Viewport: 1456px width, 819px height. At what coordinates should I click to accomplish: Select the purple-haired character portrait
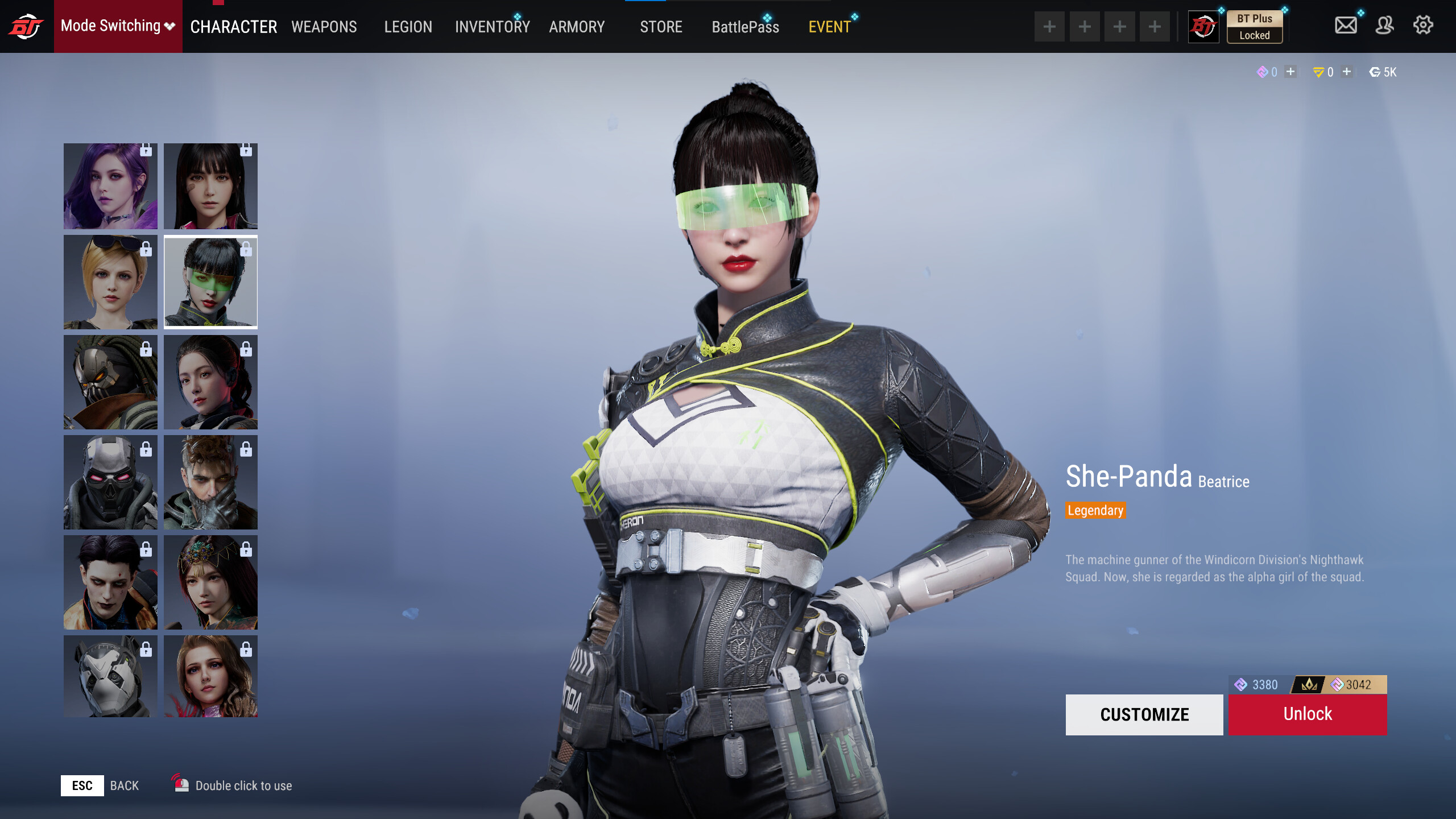pyautogui.click(x=110, y=186)
